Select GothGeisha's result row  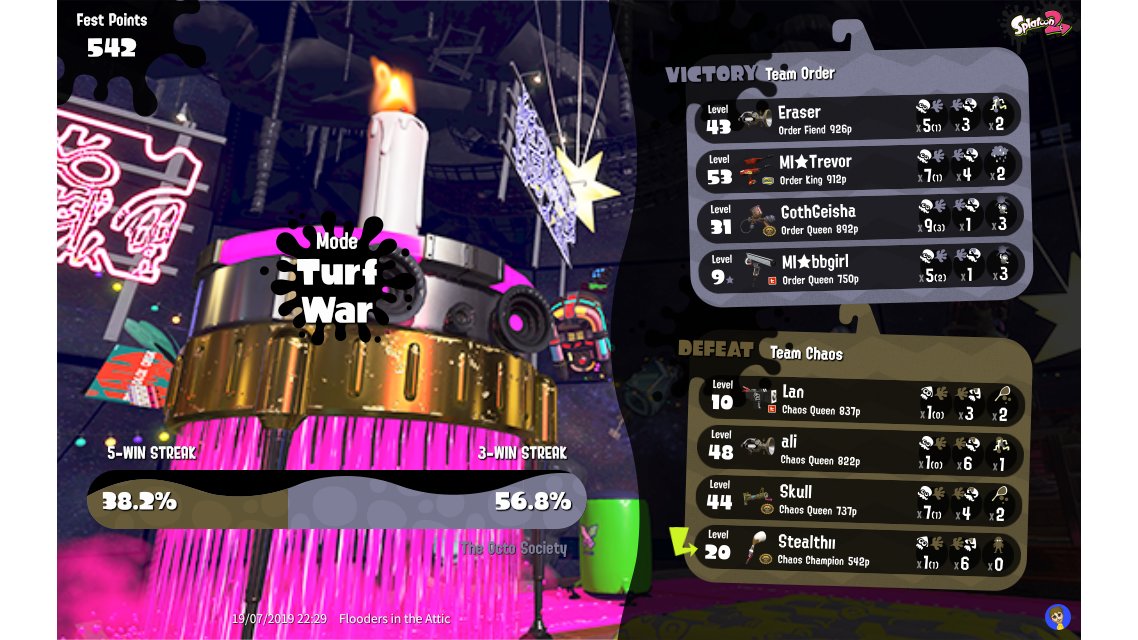pyautogui.click(x=859, y=218)
